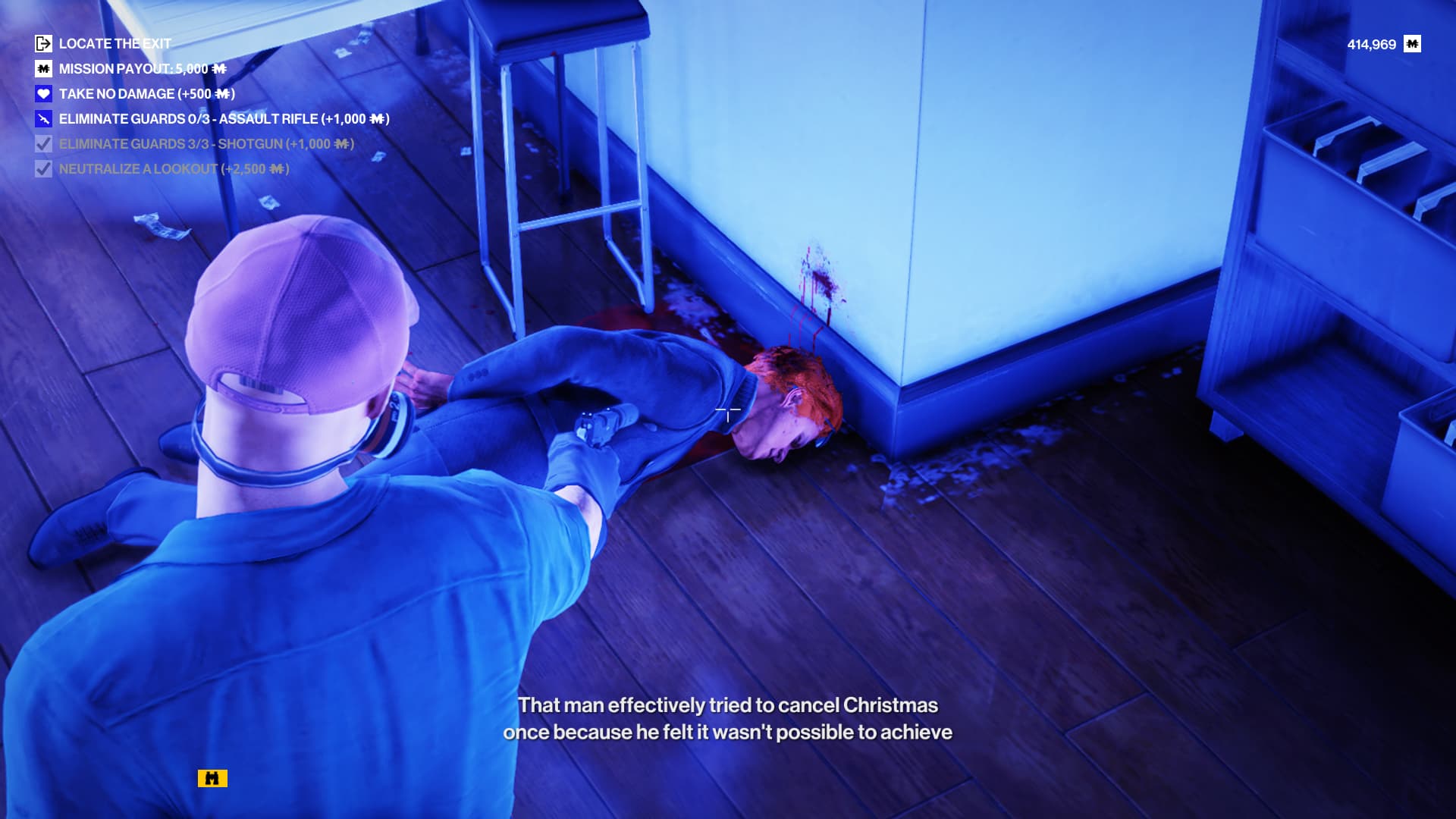Choose the Assault Rifle guards objective

coord(224,119)
